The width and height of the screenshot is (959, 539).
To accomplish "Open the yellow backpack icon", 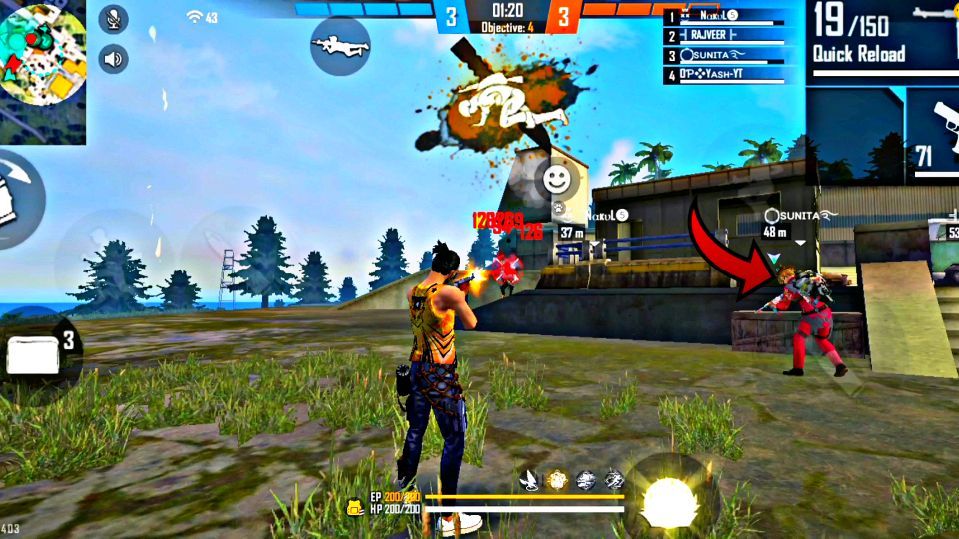I will click(355, 507).
